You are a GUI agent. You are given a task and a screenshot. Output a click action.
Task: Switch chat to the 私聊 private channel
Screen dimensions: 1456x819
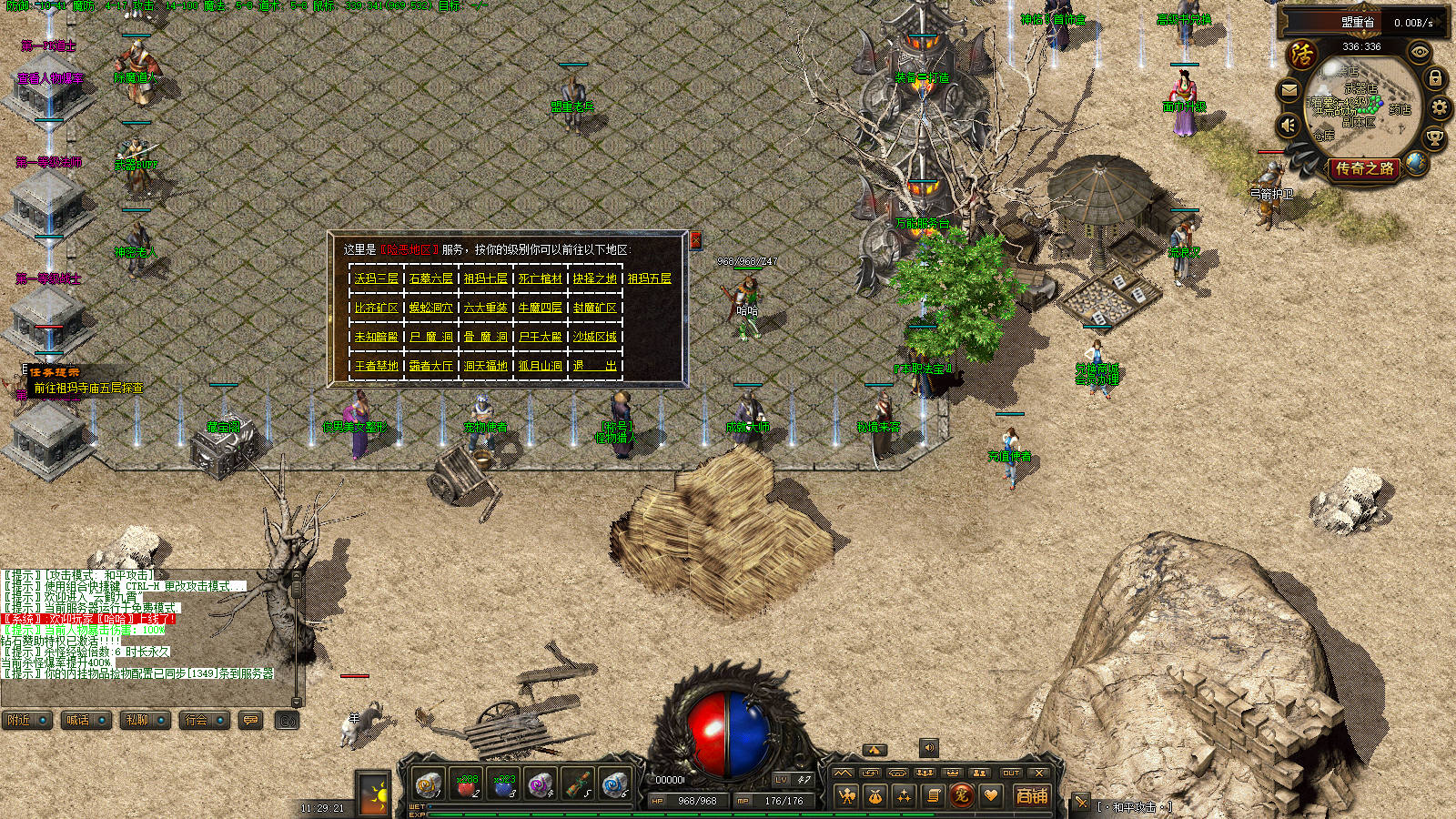pos(144,720)
